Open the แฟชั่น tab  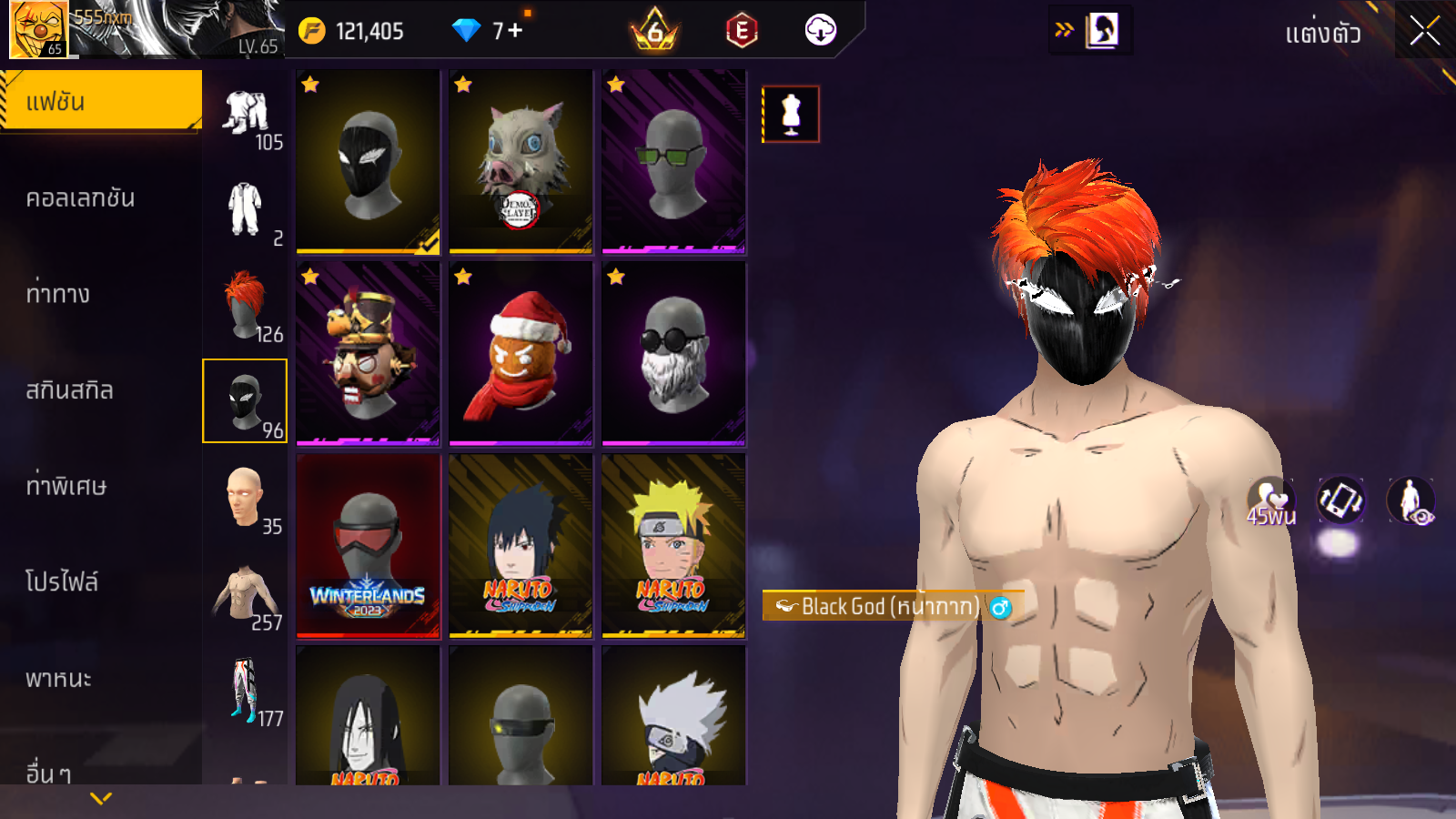pyautogui.click(x=100, y=101)
